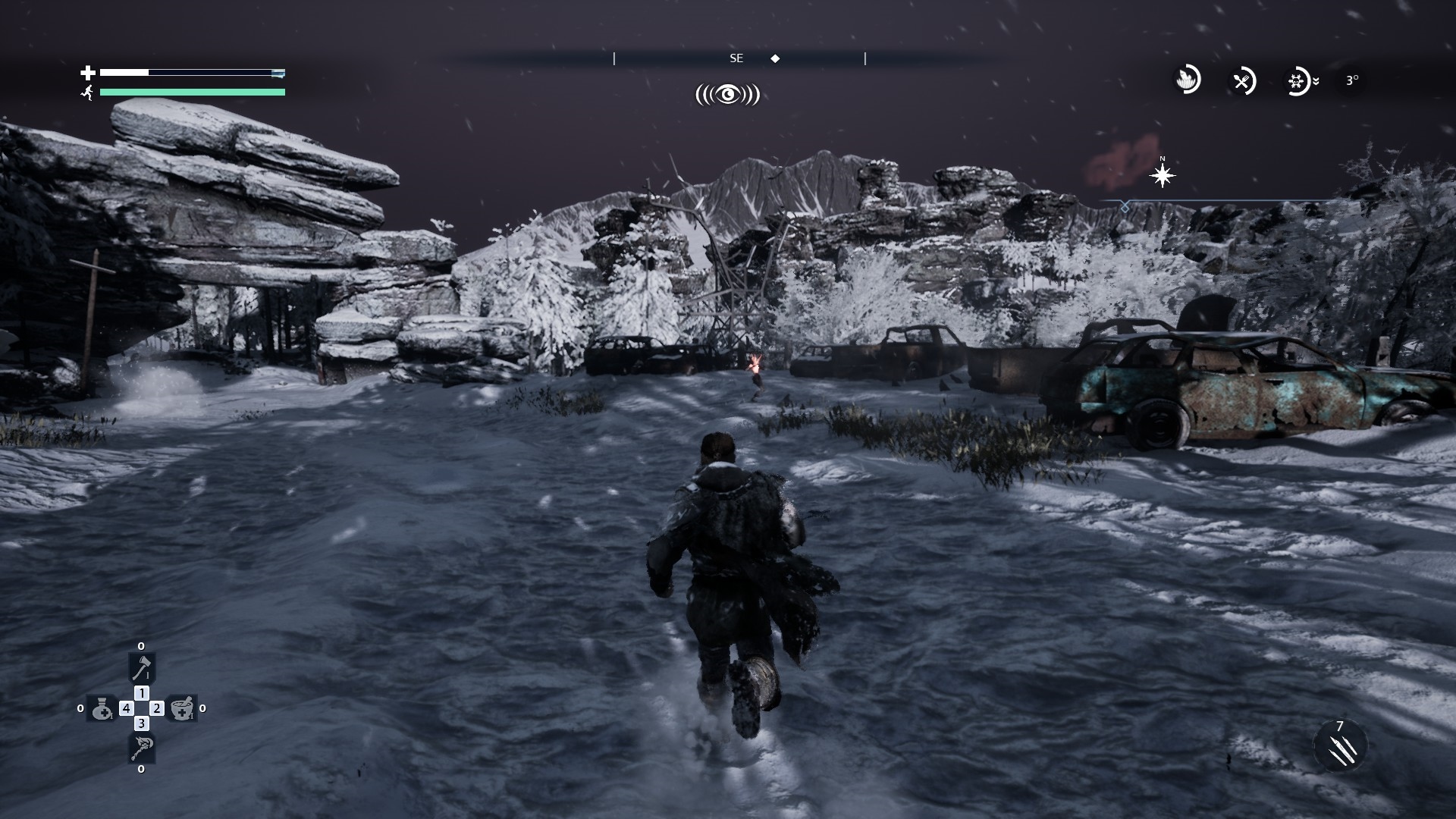Select the hatchet quick slot
This screenshot has height=819, width=1456.
141,668
